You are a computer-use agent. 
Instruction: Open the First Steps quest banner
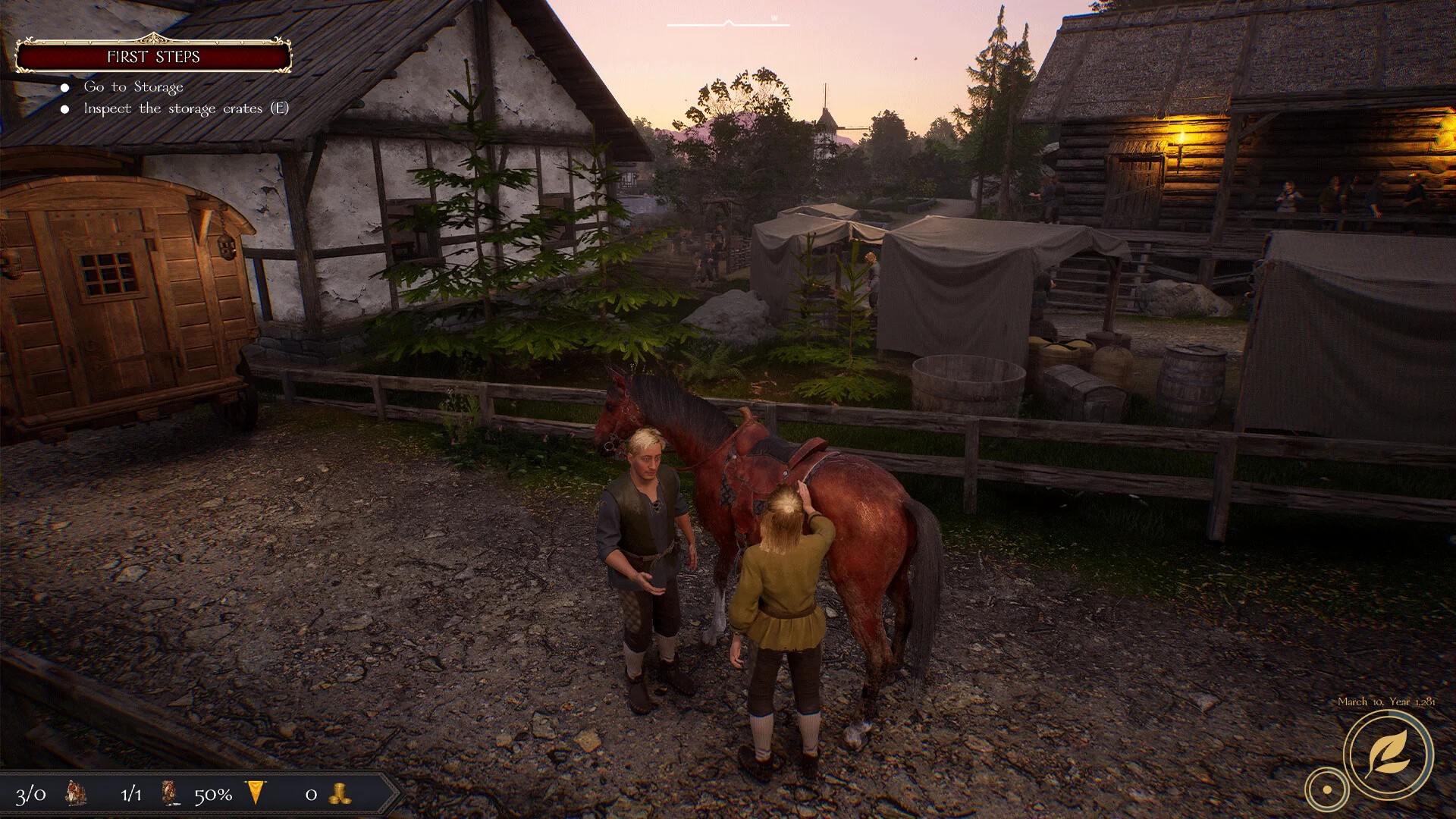click(x=153, y=57)
